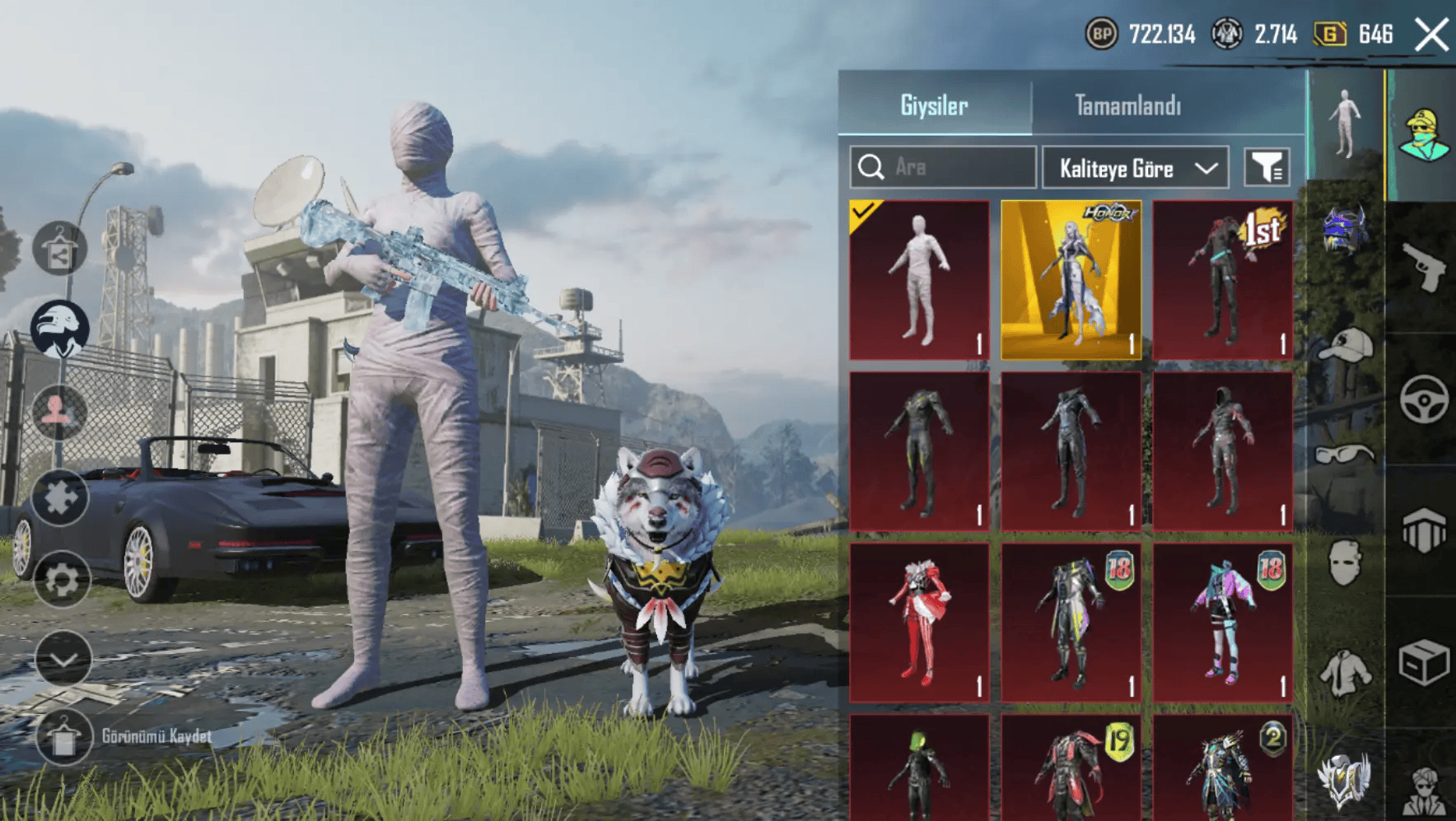Image resolution: width=1456 pixels, height=821 pixels.
Task: Pick the outfit with 1st badge
Action: tap(1222, 280)
